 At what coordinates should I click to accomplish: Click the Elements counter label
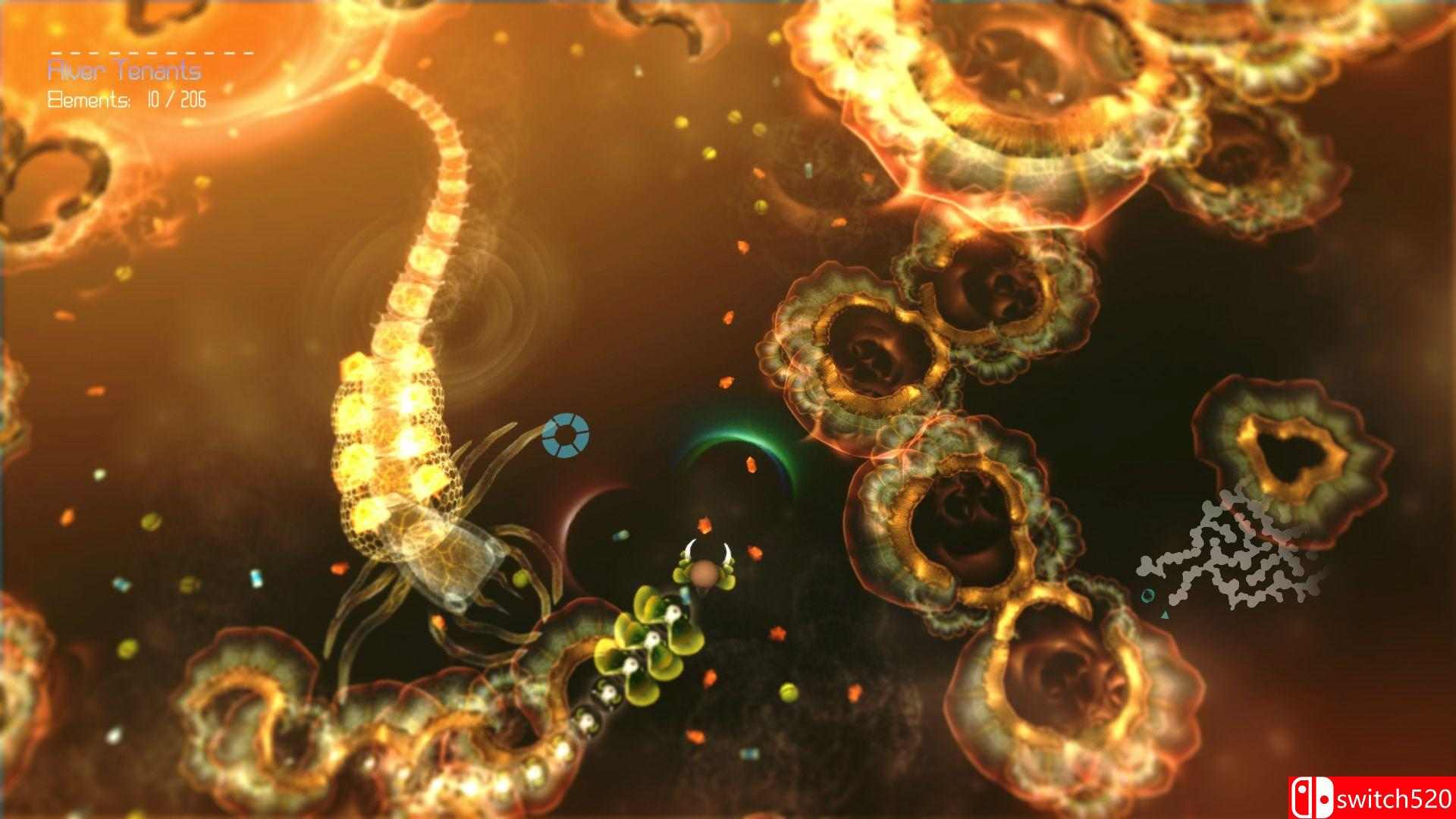tap(91, 97)
